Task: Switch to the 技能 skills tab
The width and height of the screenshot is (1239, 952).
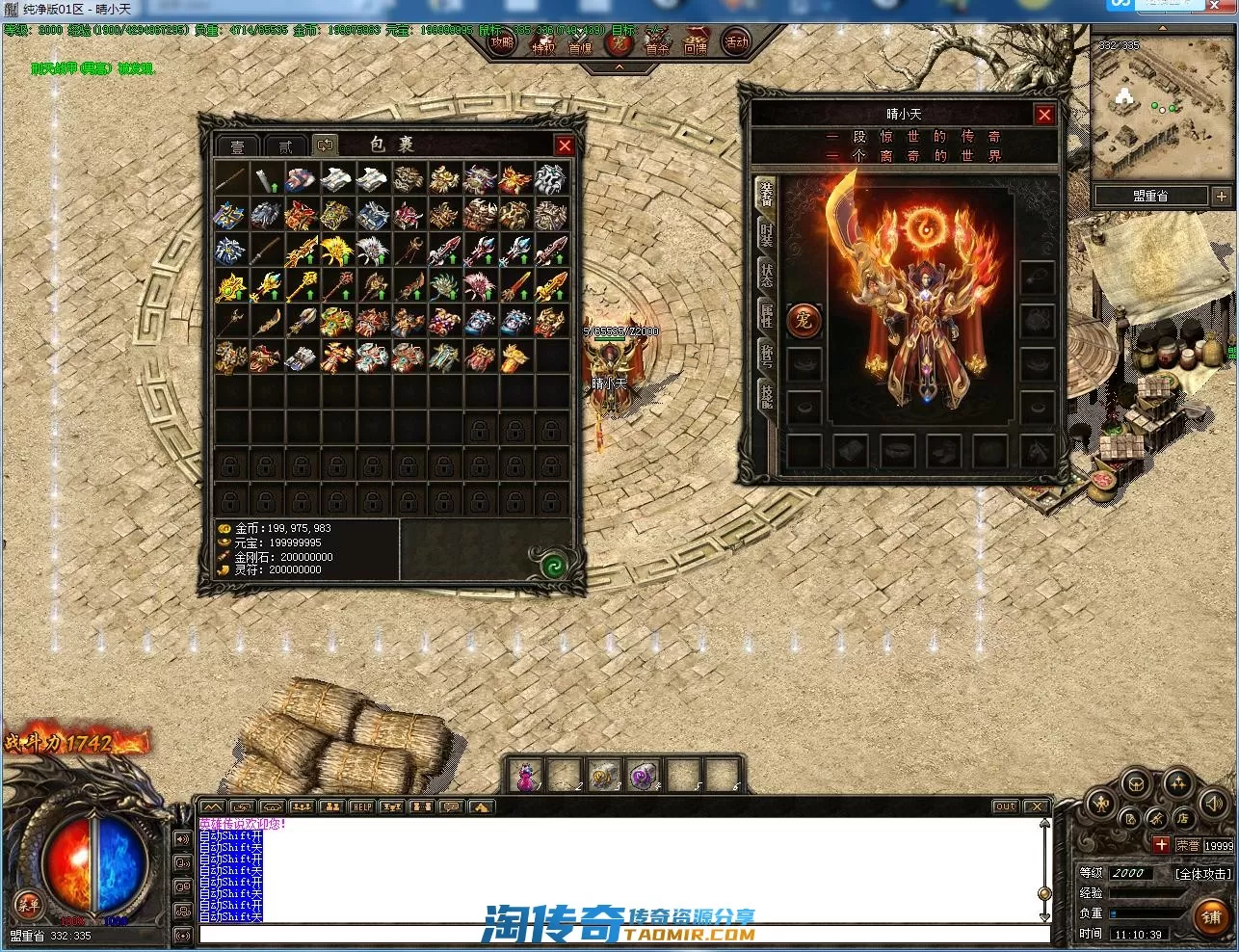Action: pos(766,394)
